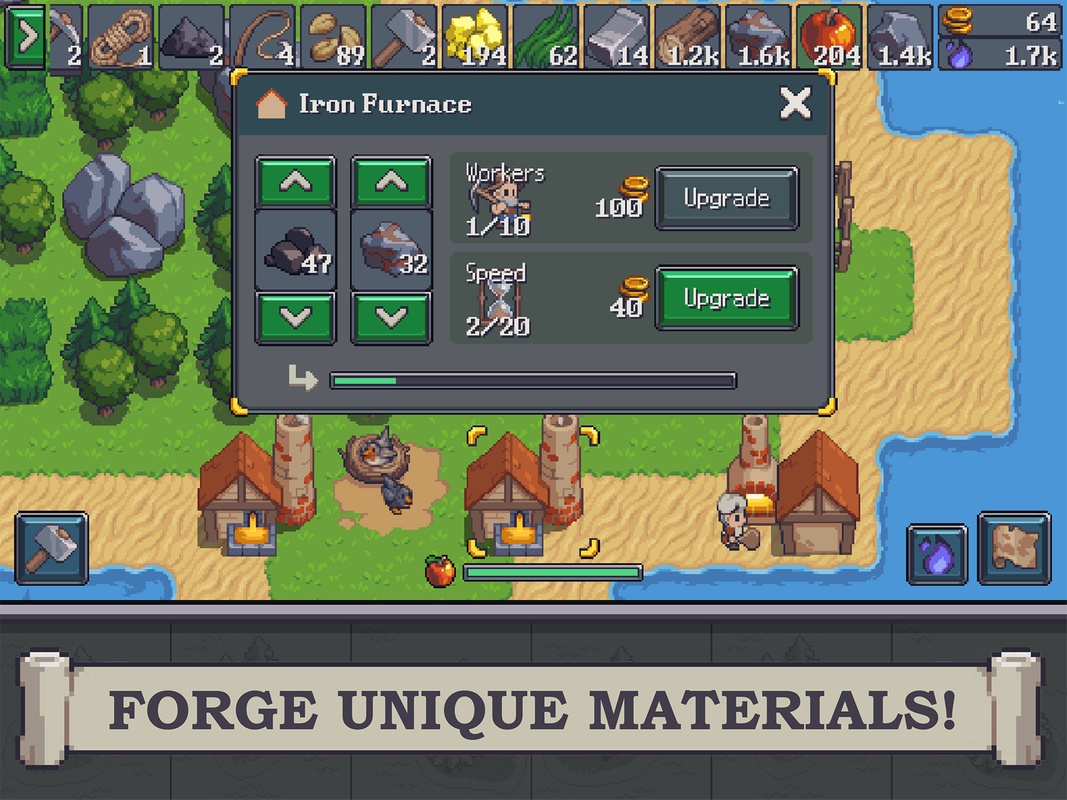Select the iron ingot slot showing 14

[617, 38]
